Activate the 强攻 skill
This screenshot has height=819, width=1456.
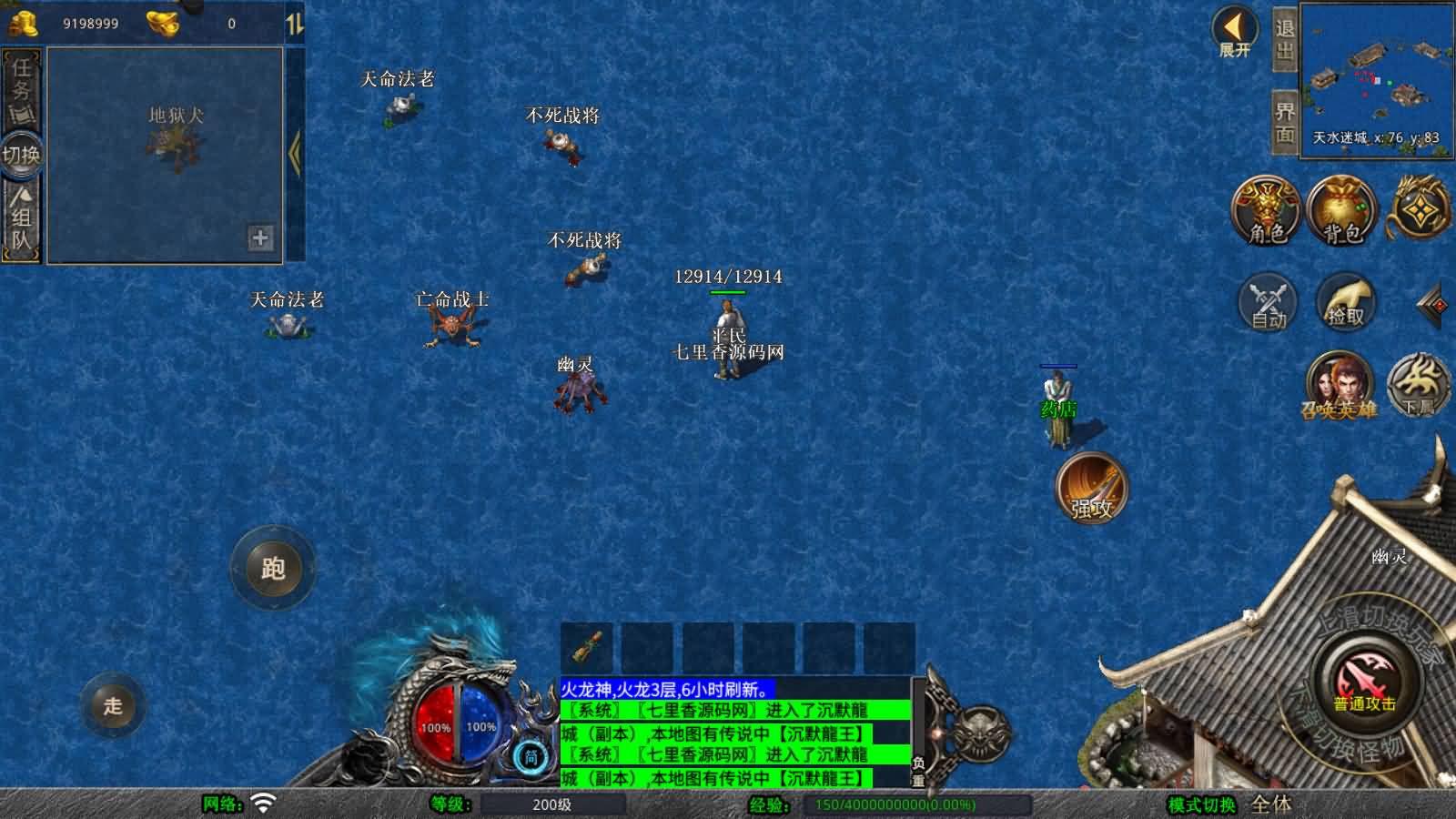pos(1091,489)
